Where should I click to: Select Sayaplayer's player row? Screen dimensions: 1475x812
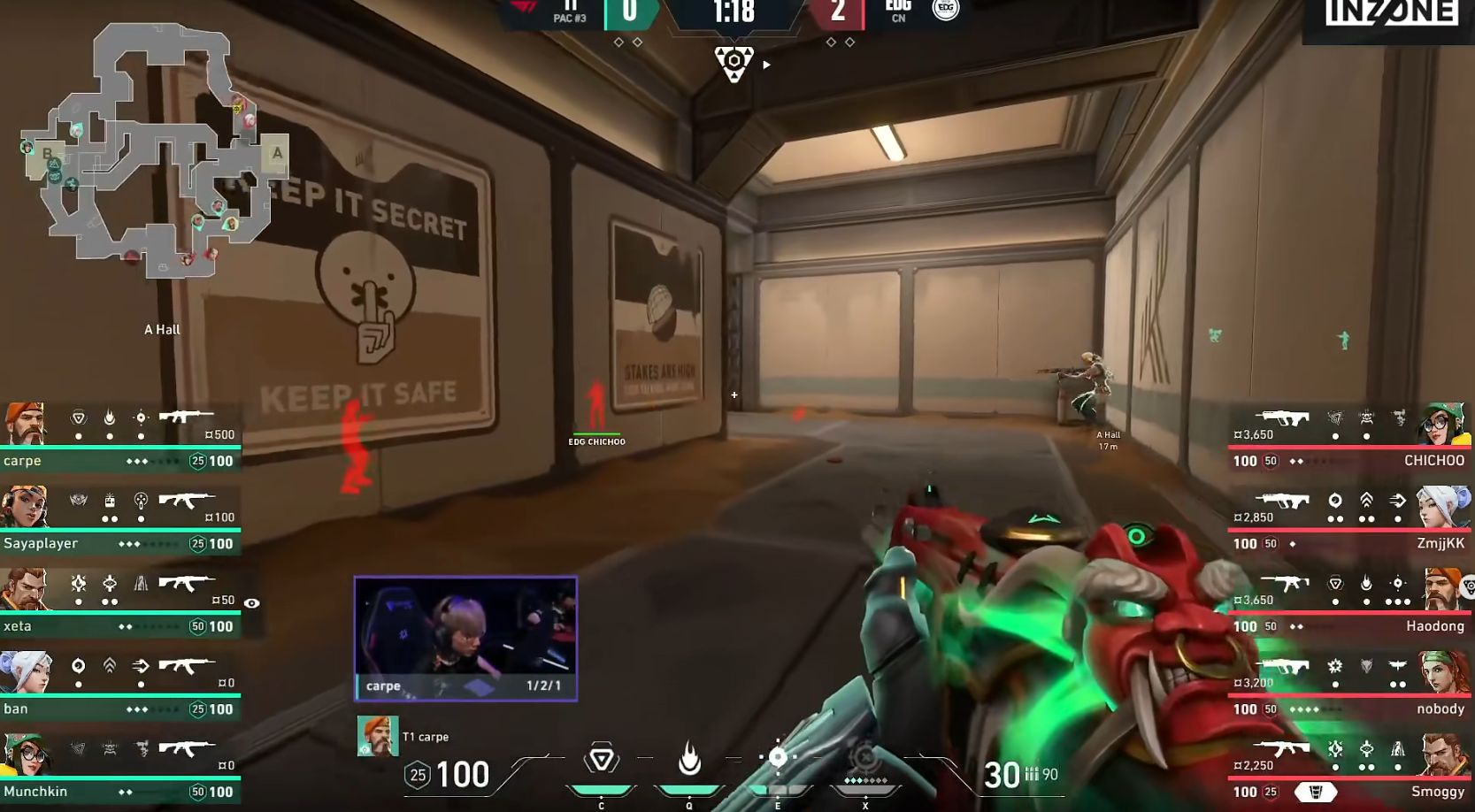click(x=119, y=519)
